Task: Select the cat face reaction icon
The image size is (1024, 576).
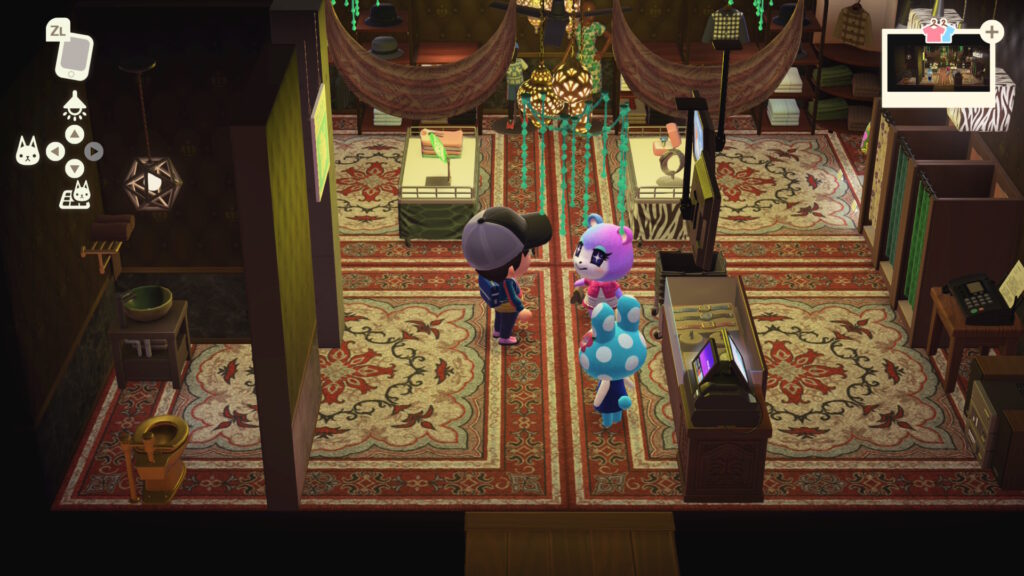Action: click(x=28, y=151)
